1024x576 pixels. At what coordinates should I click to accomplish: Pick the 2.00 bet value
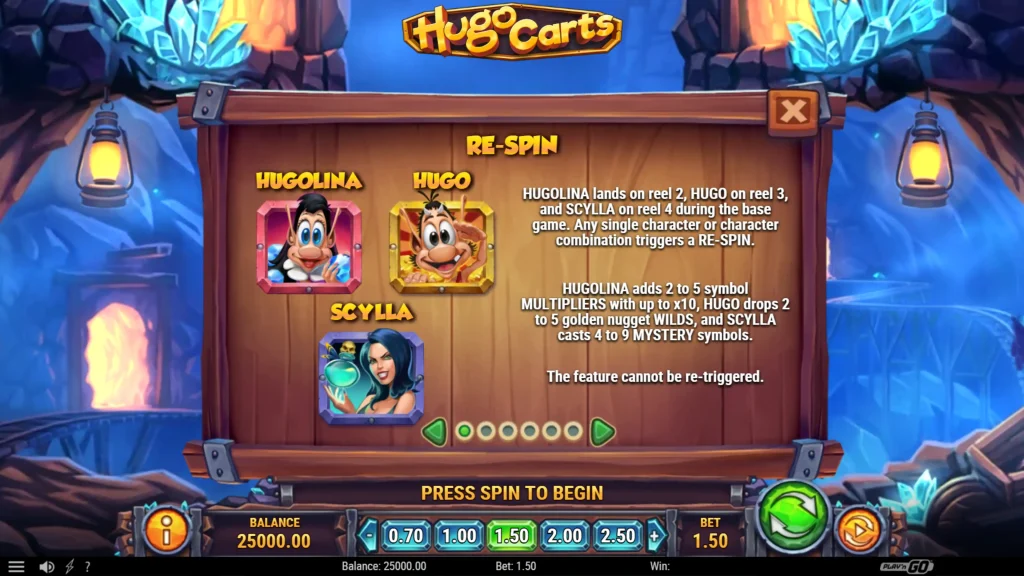click(x=565, y=535)
